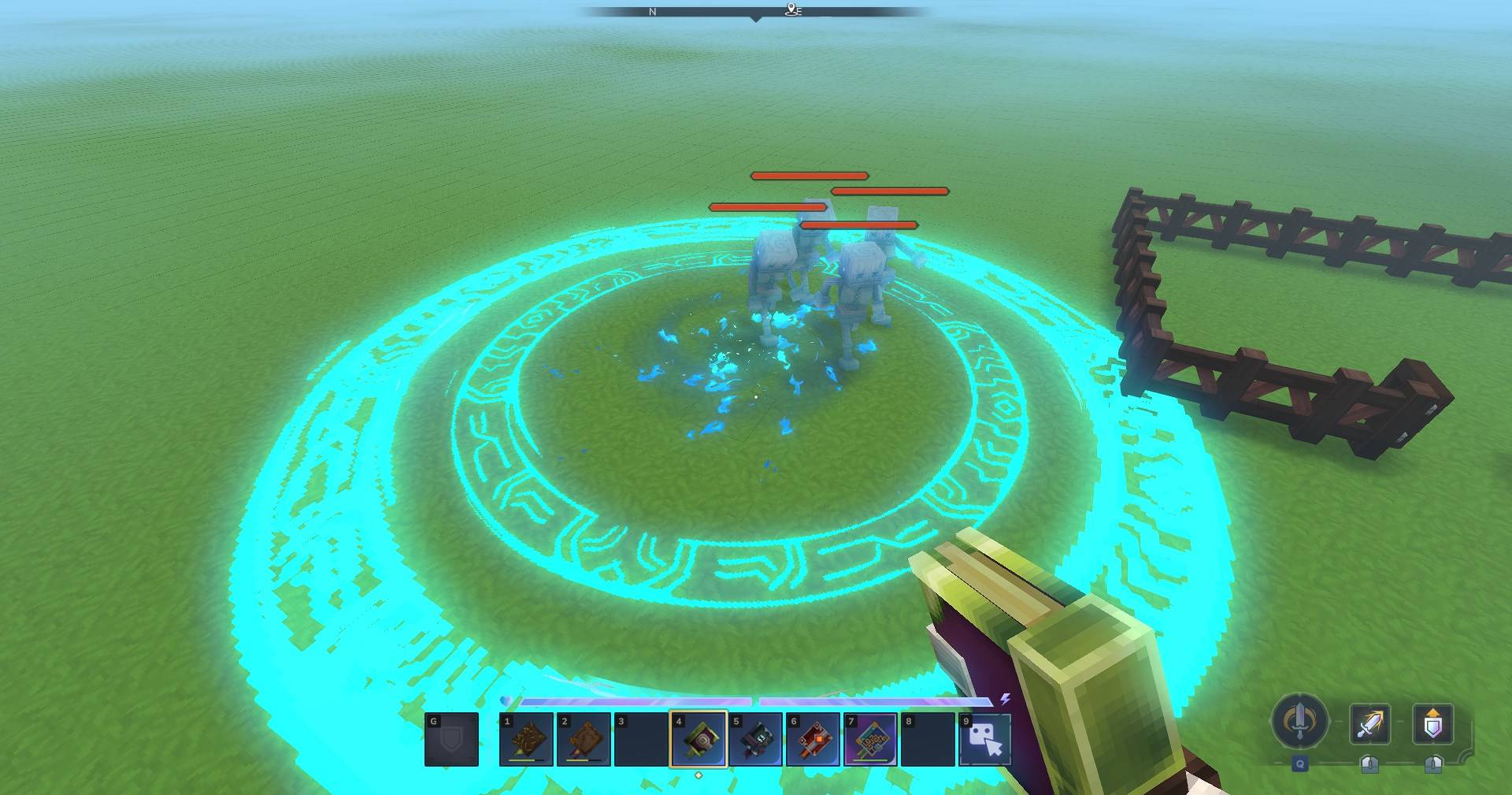
Task: Click the shield utility slot marked G
Action: pyautogui.click(x=451, y=740)
